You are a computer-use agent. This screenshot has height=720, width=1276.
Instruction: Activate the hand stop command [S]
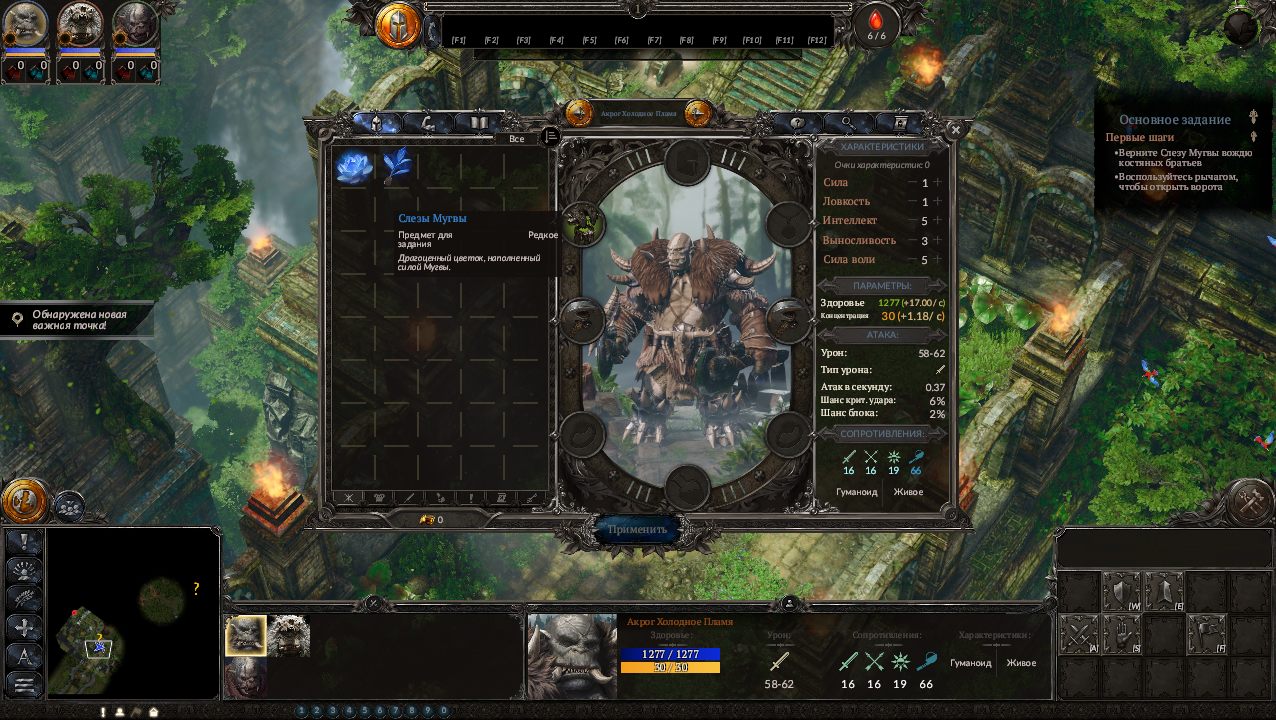pos(1121,634)
